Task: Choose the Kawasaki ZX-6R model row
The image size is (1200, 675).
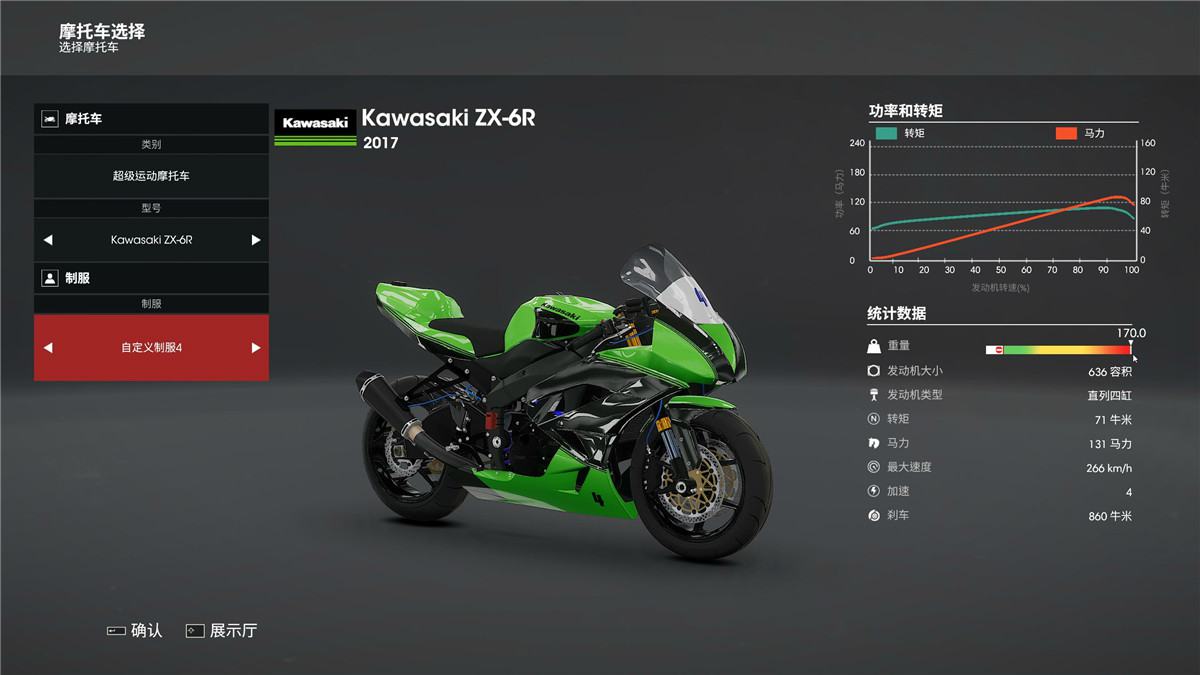Action: [x=151, y=240]
